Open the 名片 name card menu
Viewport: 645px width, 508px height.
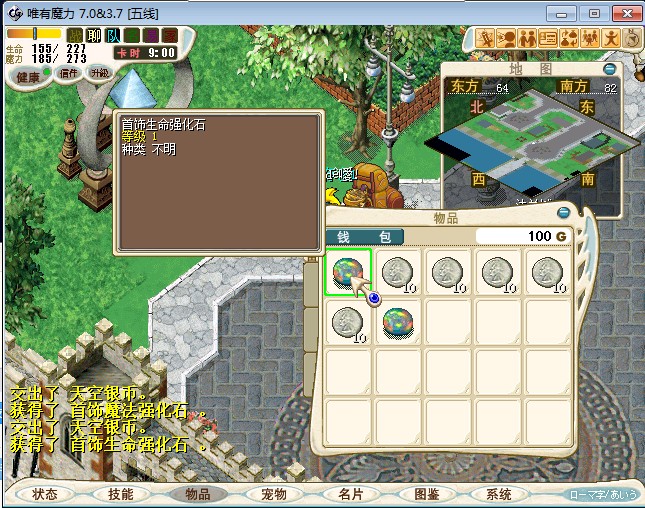coord(350,494)
